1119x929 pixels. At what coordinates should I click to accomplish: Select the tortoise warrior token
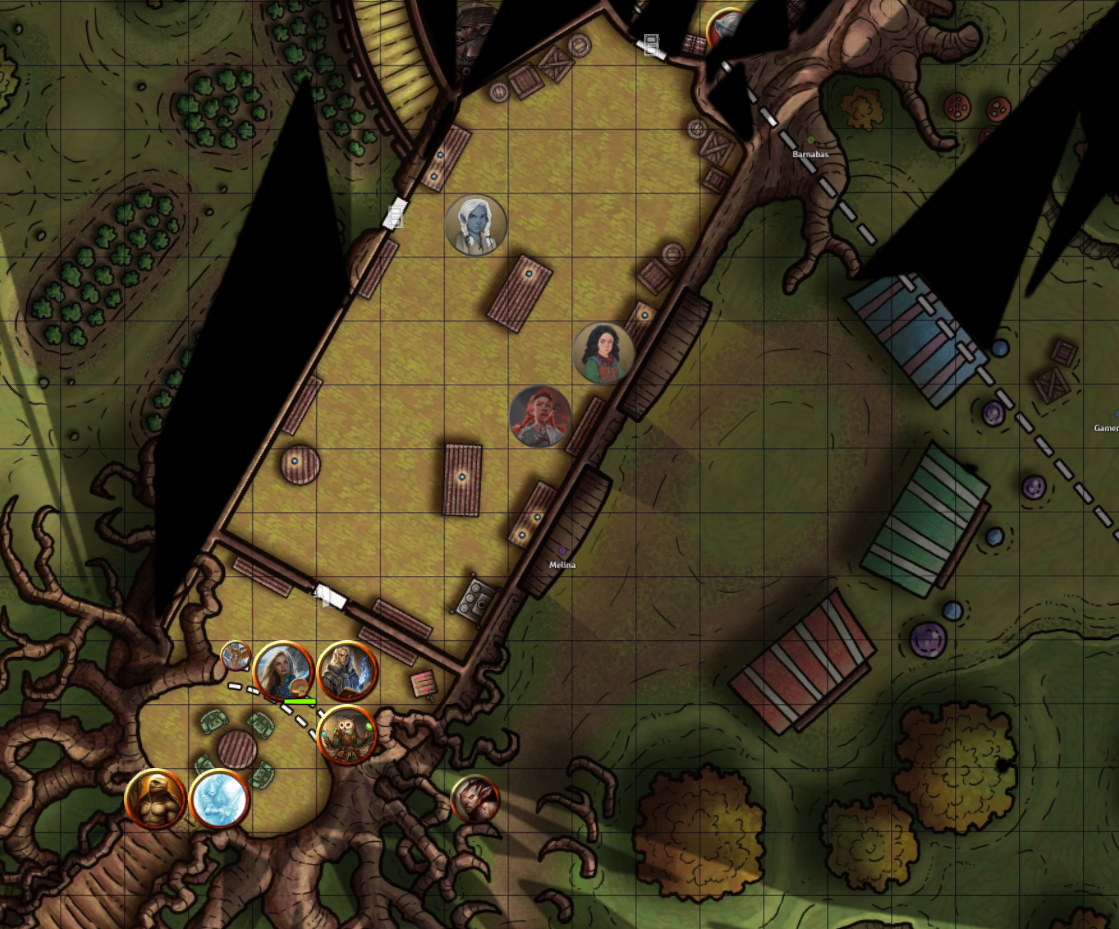[x=156, y=799]
